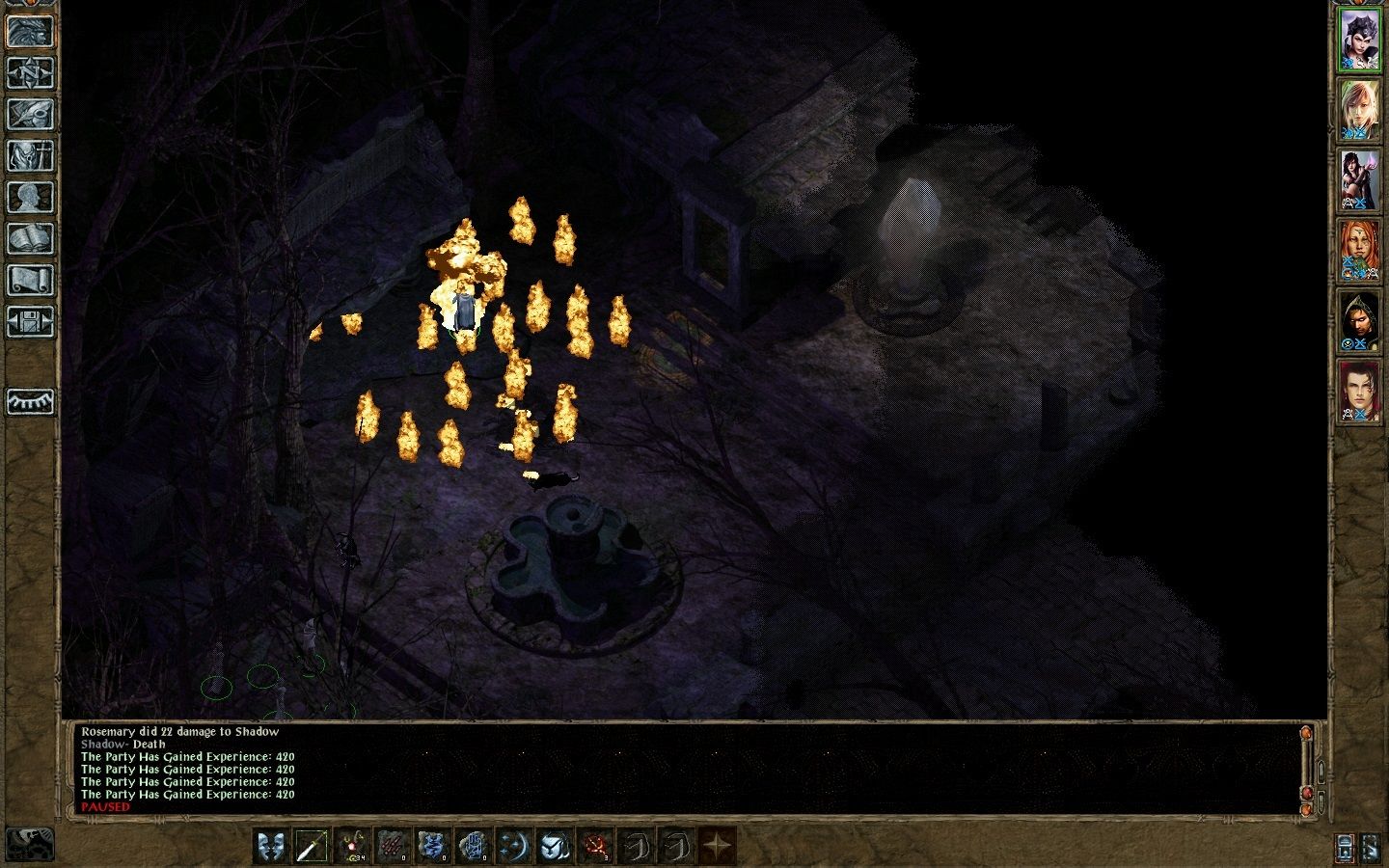Viewport: 1389px width, 868px height.
Task: Open the priest scroll button
Action: [30, 280]
